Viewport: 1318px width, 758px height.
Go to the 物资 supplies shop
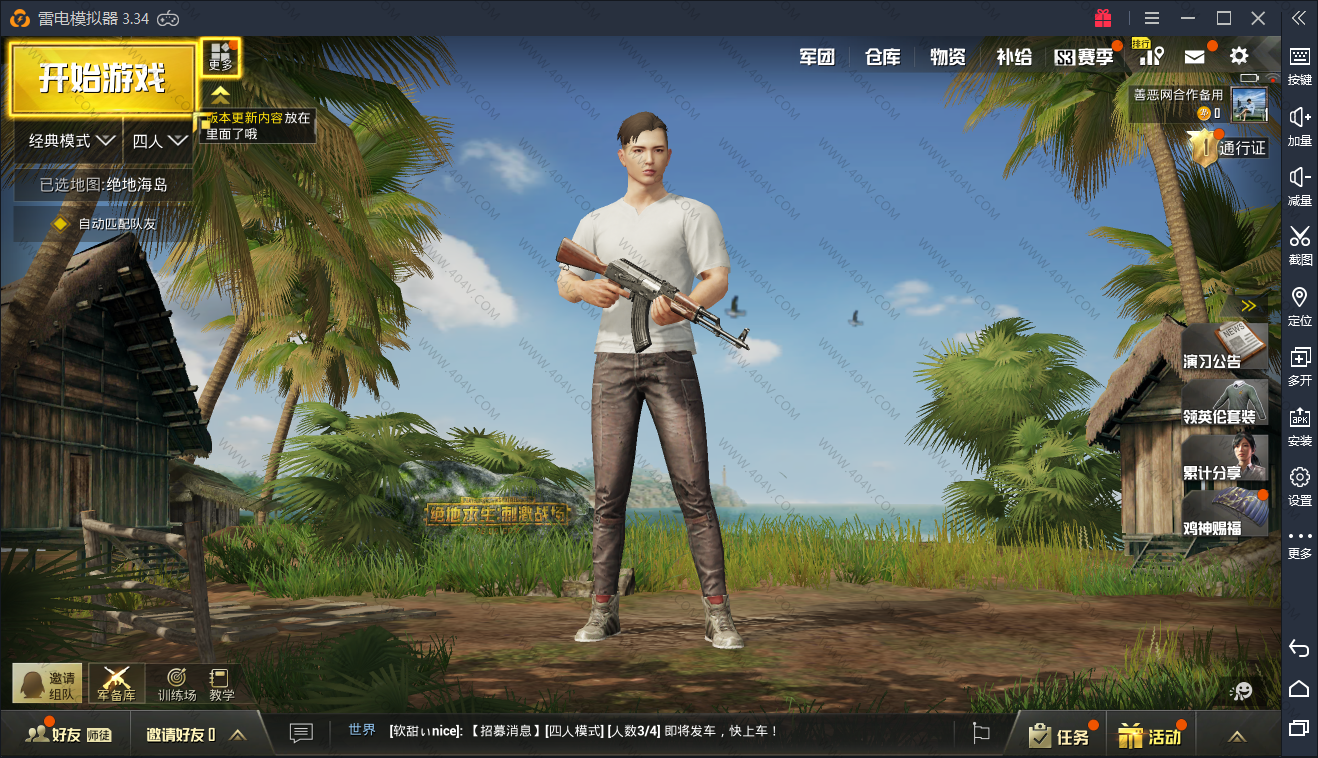point(947,57)
